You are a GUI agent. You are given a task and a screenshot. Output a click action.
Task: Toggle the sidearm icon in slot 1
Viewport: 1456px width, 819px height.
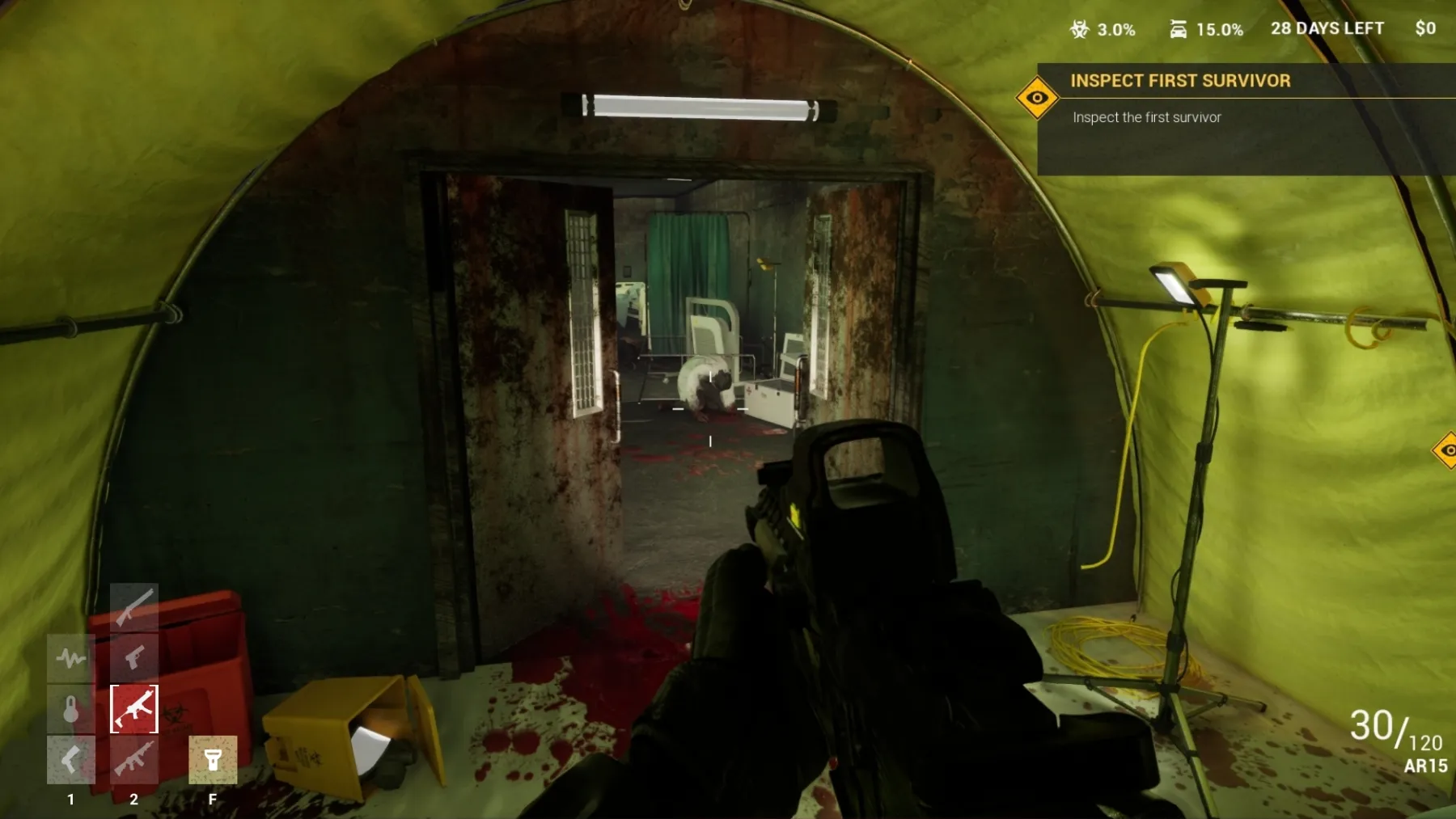tap(71, 758)
